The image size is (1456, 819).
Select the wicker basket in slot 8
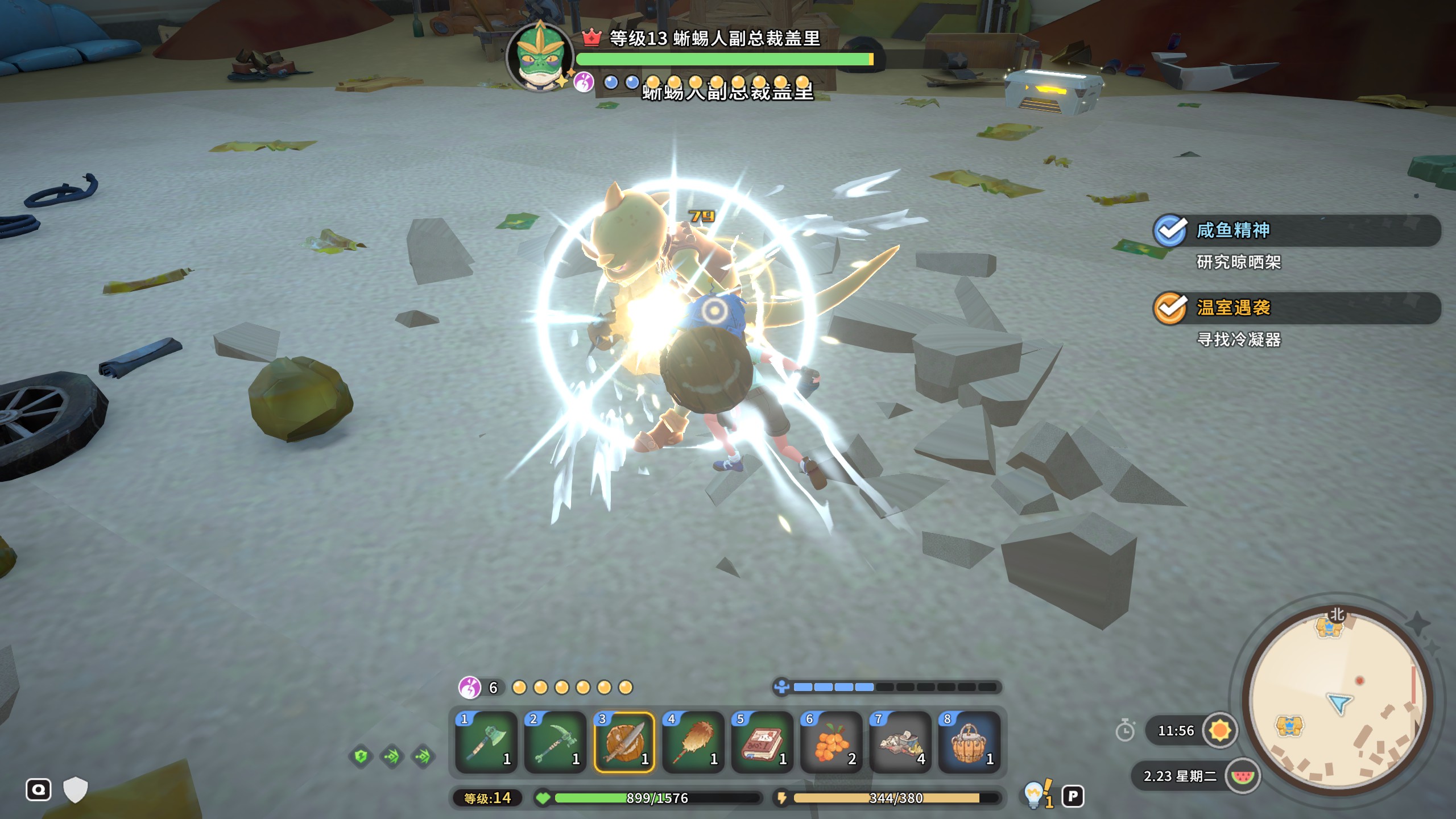coord(969,742)
